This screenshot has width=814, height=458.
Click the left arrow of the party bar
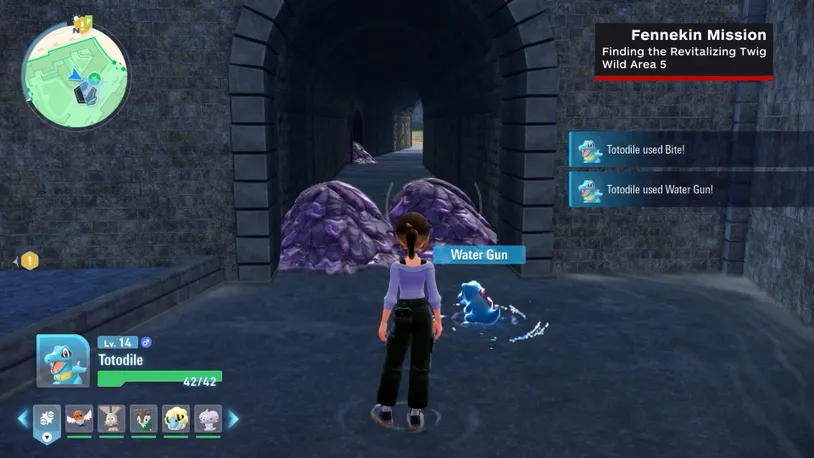click(x=22, y=419)
